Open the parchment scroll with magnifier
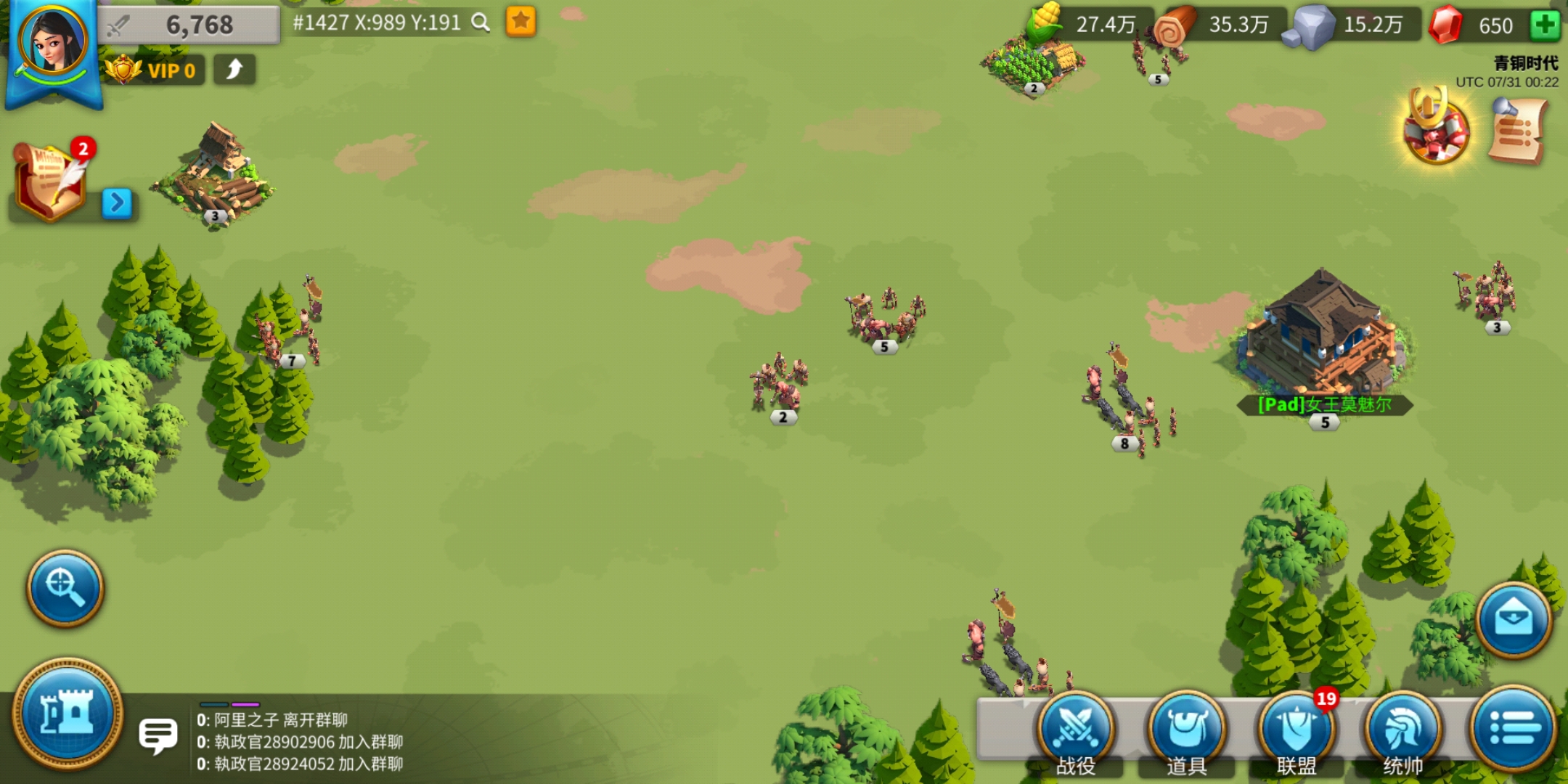The width and height of the screenshot is (1568, 784). [x=1517, y=132]
